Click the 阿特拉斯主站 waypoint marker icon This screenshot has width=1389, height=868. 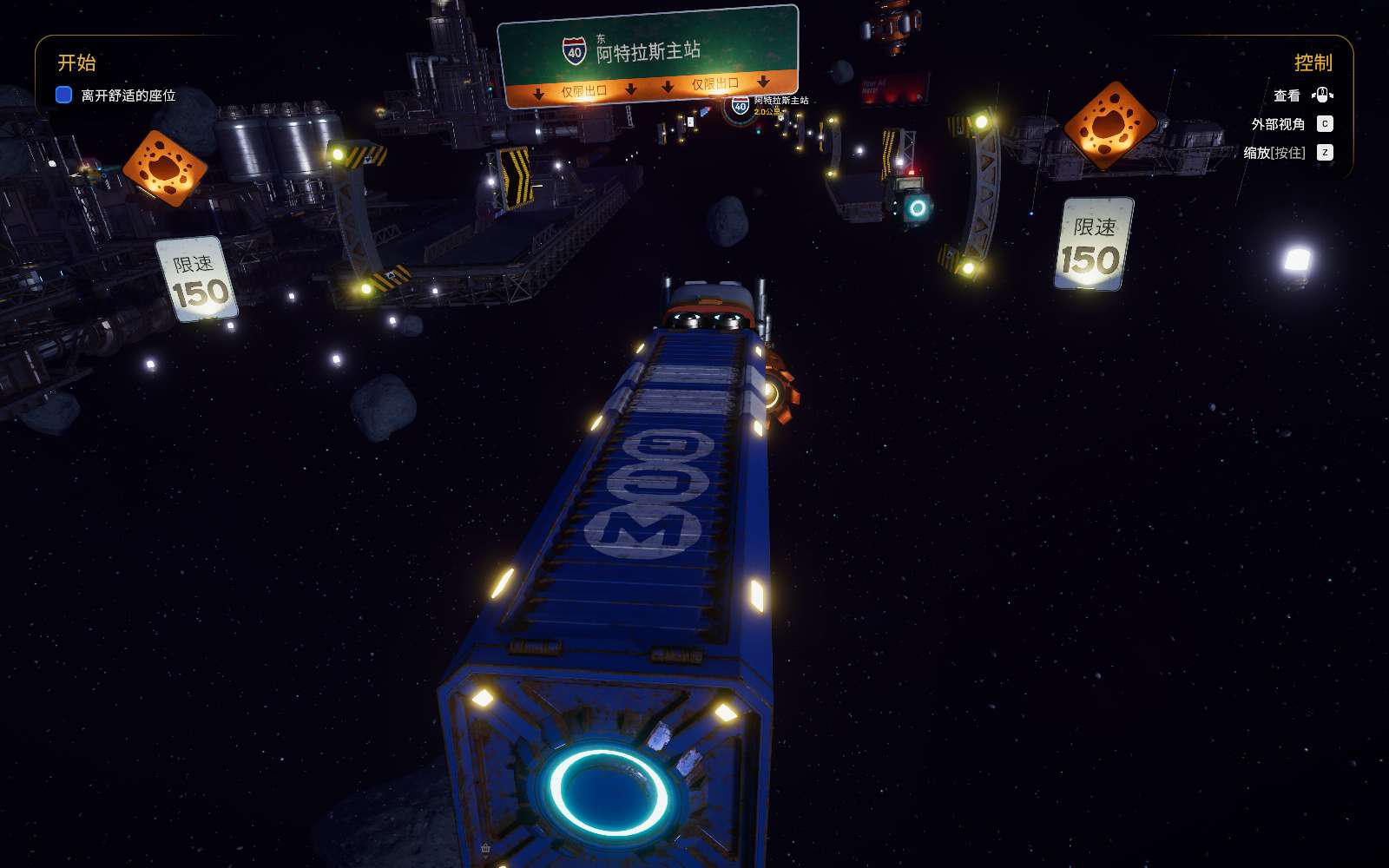(x=741, y=107)
